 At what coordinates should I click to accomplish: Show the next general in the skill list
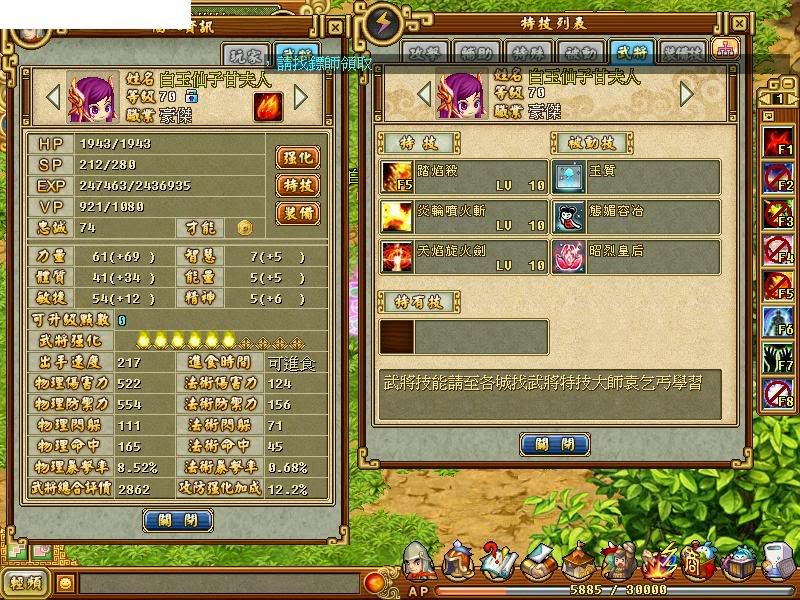[687, 94]
